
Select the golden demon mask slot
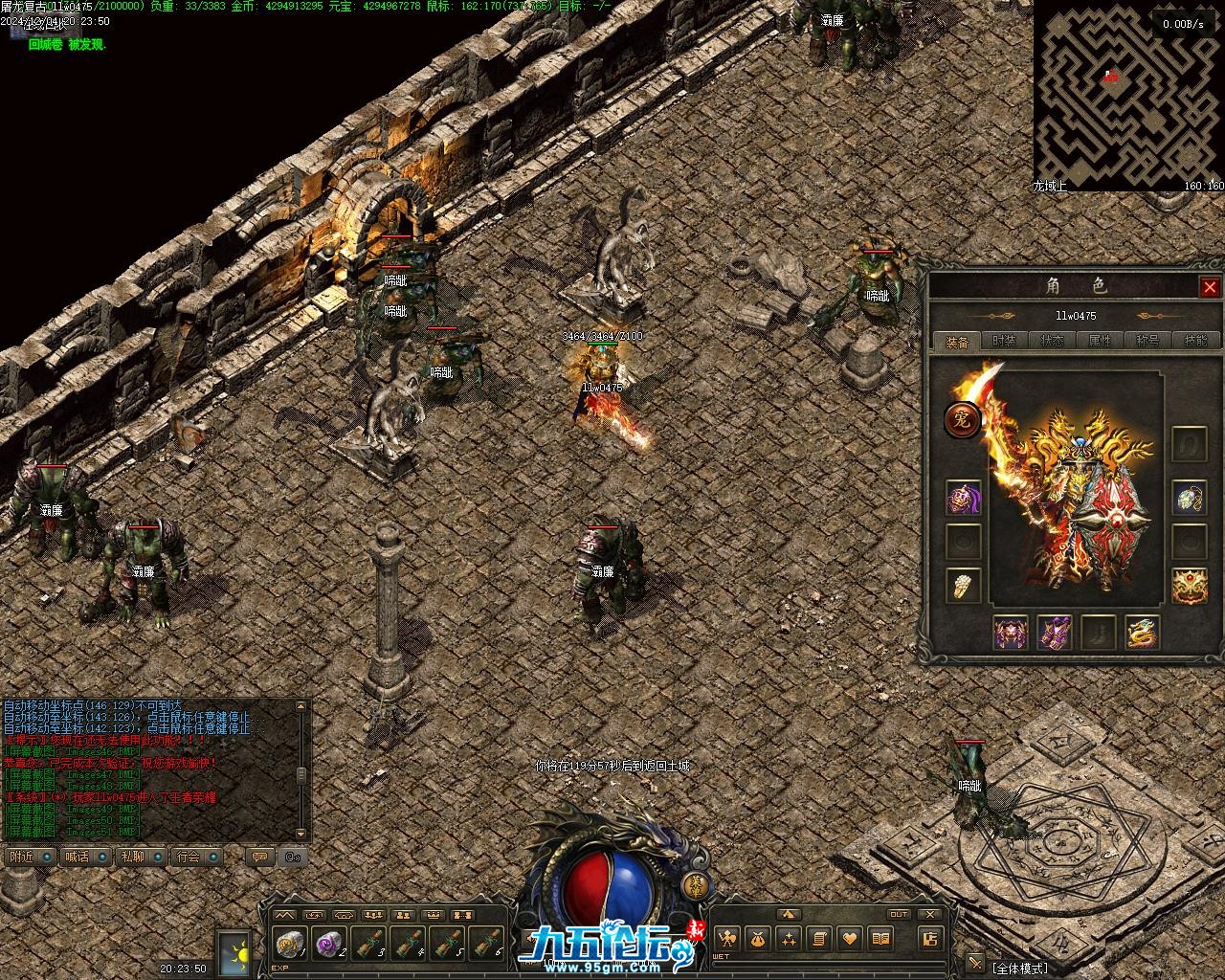[x=1189, y=585]
